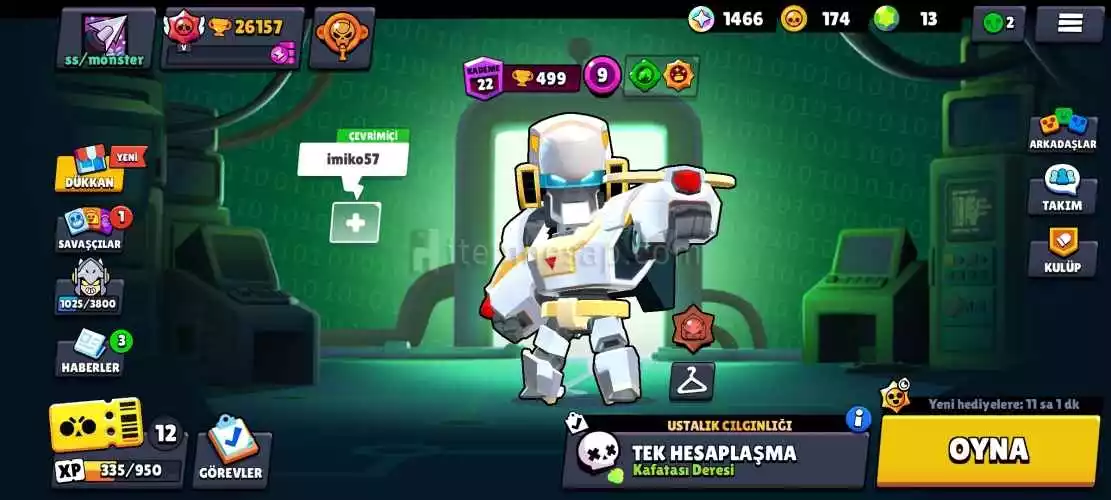Invite a teammate with the plus slot
1111x500 pixels.
355,223
